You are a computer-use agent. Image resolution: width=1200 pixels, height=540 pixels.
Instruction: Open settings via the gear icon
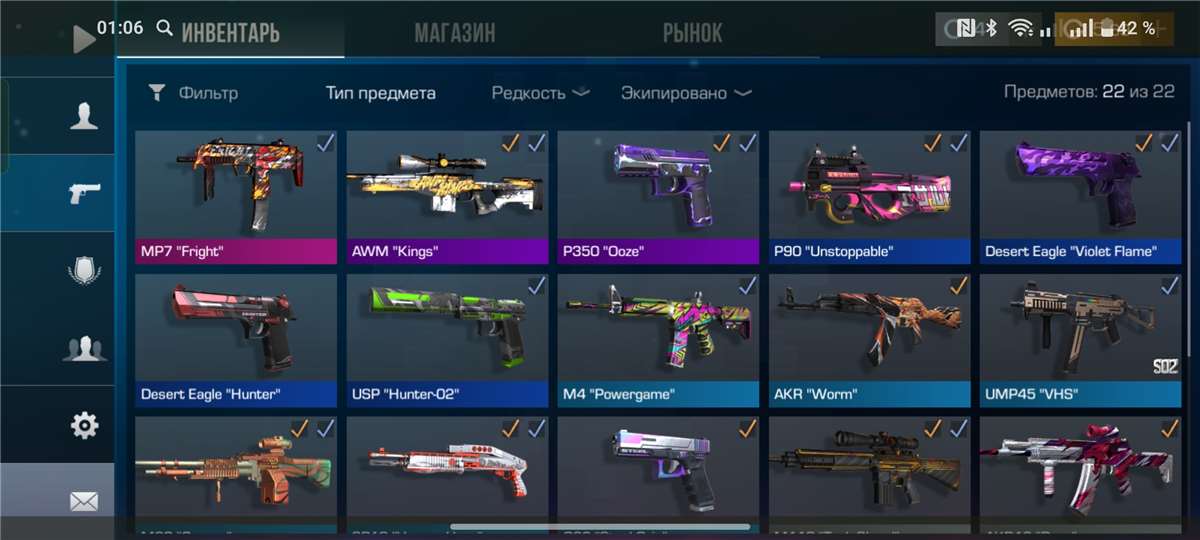[84, 426]
